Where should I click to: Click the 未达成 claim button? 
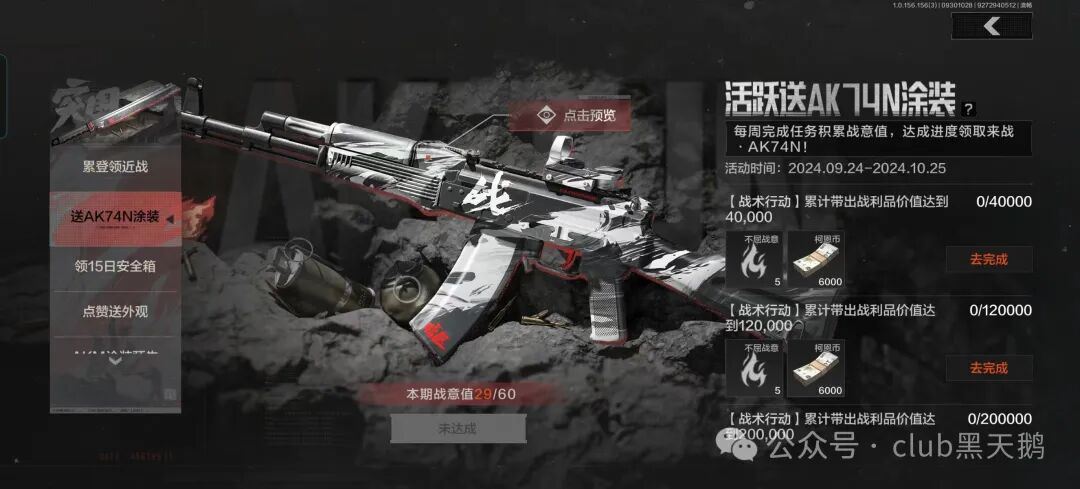point(458,428)
